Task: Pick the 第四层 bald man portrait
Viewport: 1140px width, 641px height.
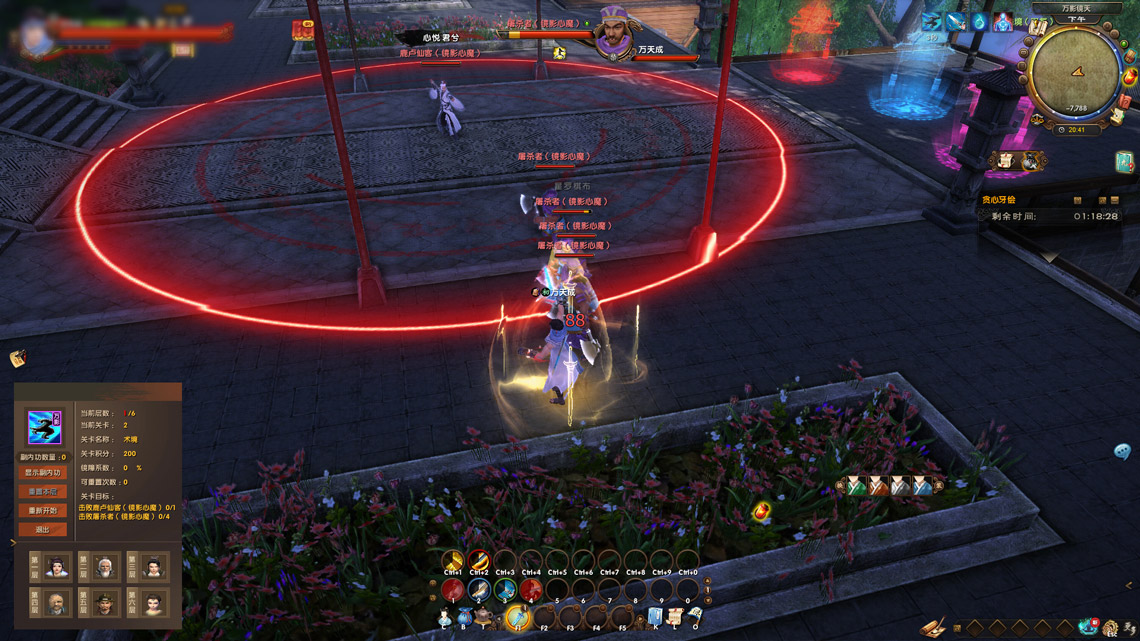Action: [x=57, y=603]
